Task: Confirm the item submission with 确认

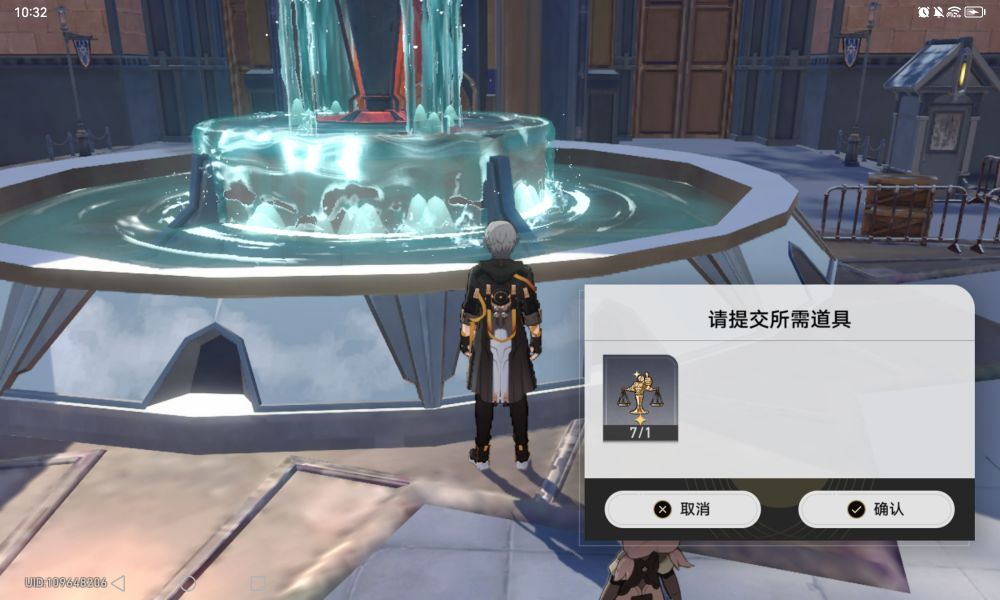Action: (x=876, y=509)
